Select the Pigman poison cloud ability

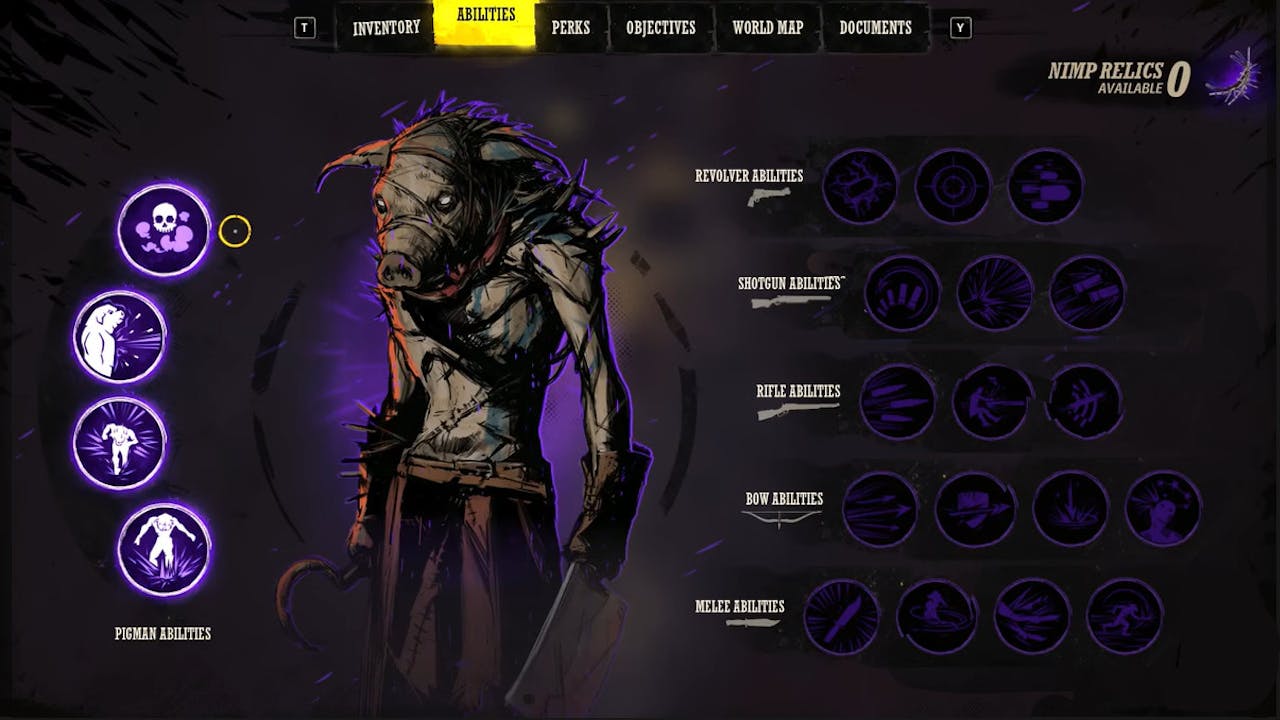coord(163,232)
